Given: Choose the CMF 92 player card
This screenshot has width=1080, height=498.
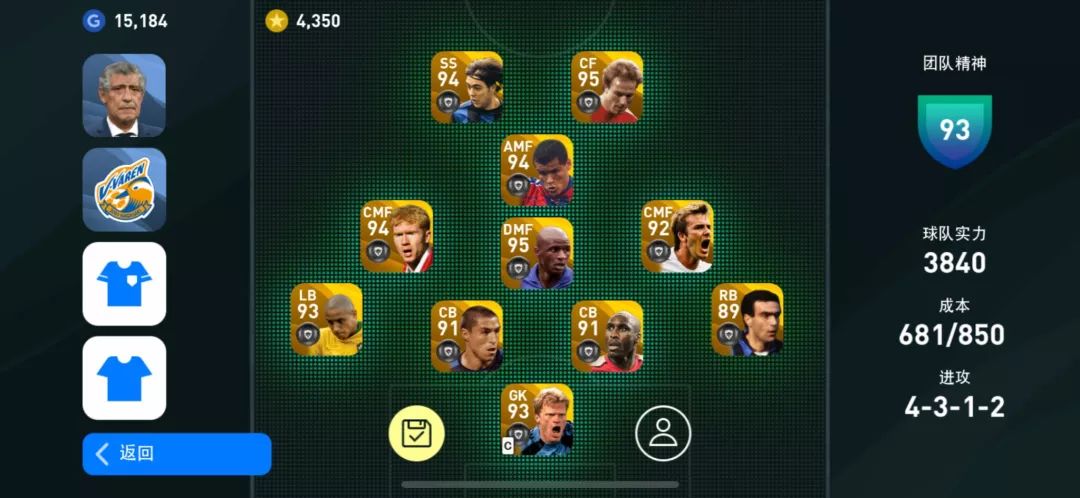Looking at the screenshot, I should tap(677, 236).
